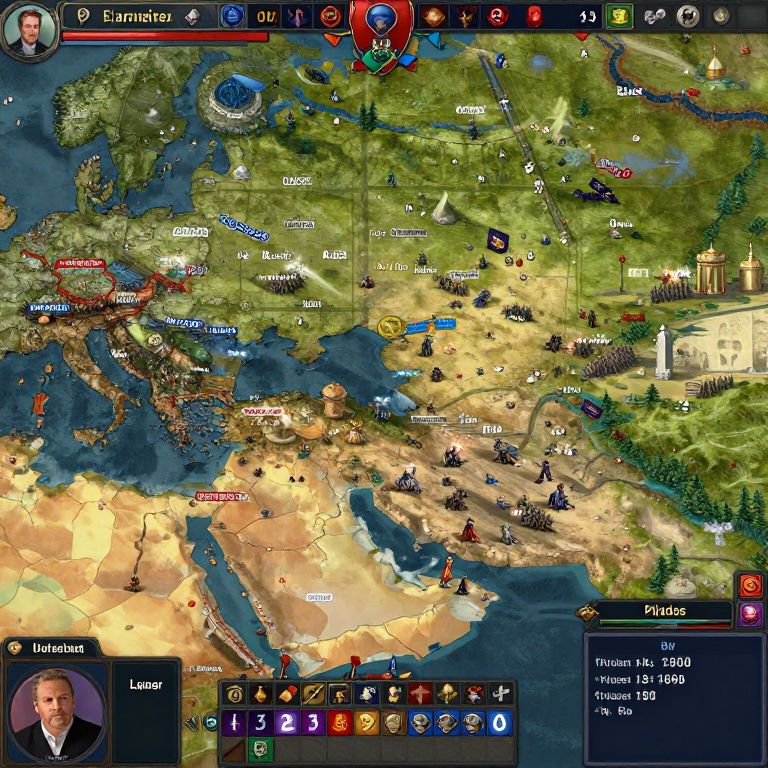Click the red circular icon in the top bar
This screenshot has width=768, height=768.
coord(497,16)
